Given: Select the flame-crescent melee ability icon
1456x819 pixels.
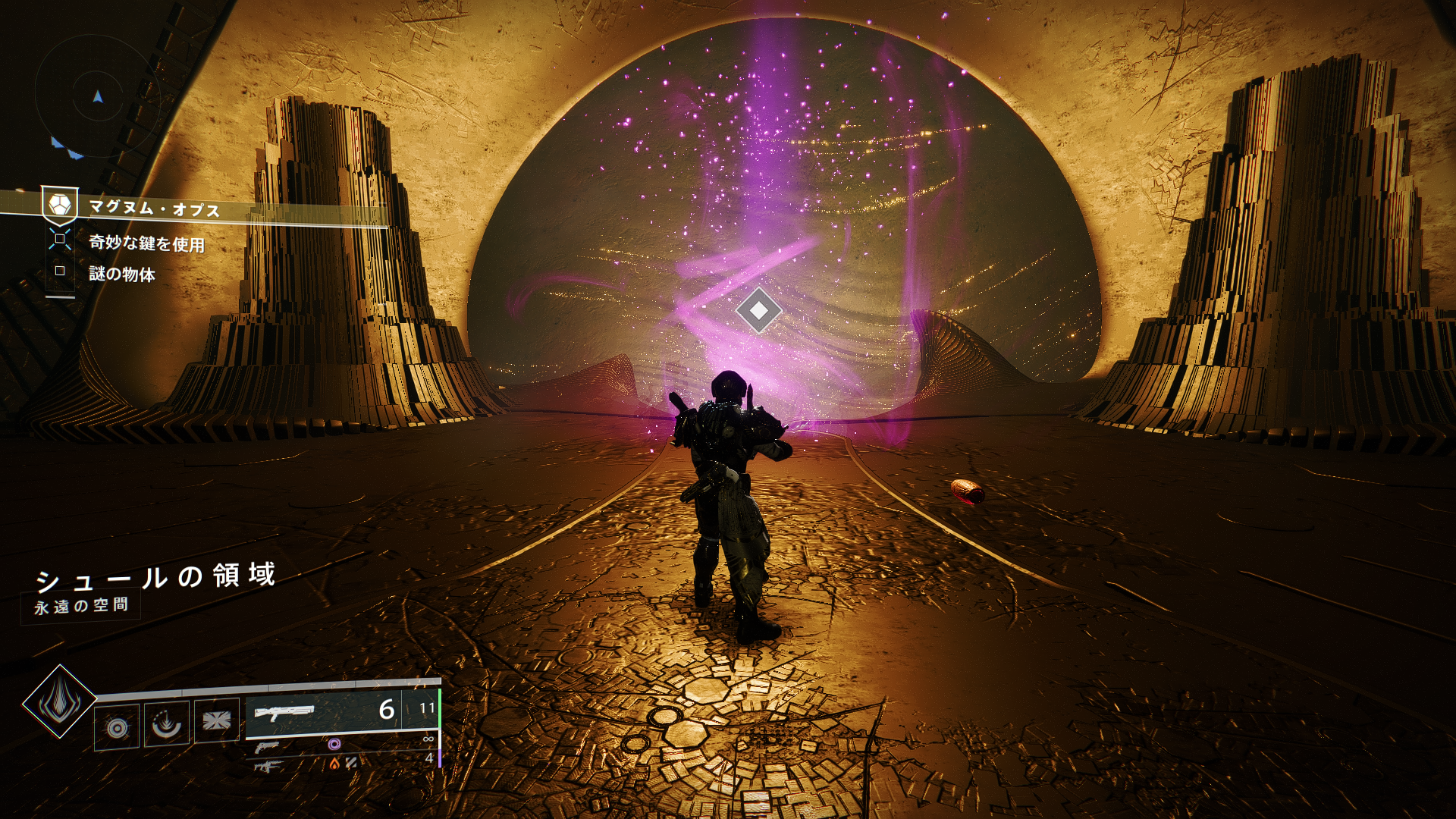Looking at the screenshot, I should (x=167, y=725).
